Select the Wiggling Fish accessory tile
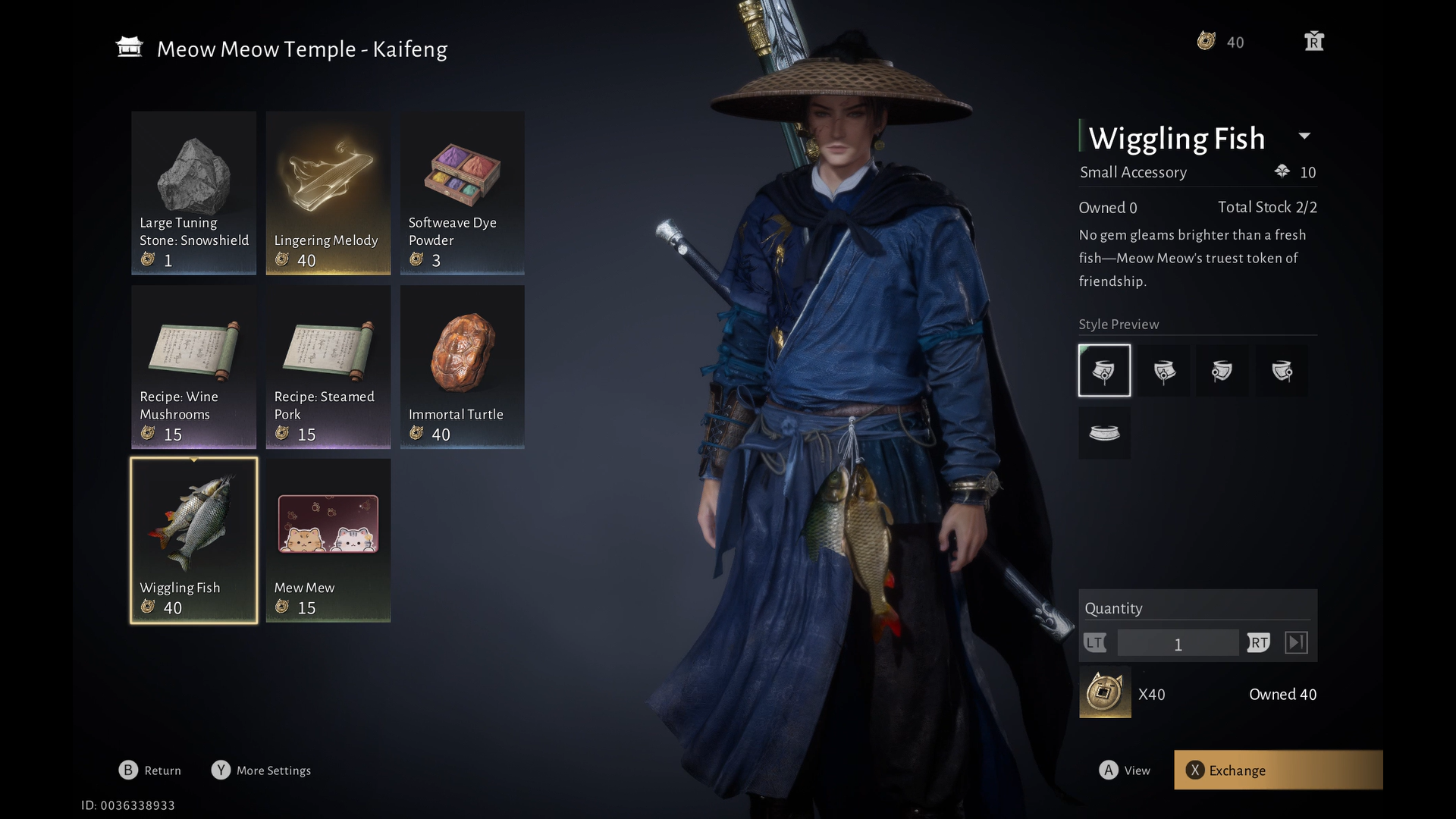The width and height of the screenshot is (1456, 819). (193, 540)
